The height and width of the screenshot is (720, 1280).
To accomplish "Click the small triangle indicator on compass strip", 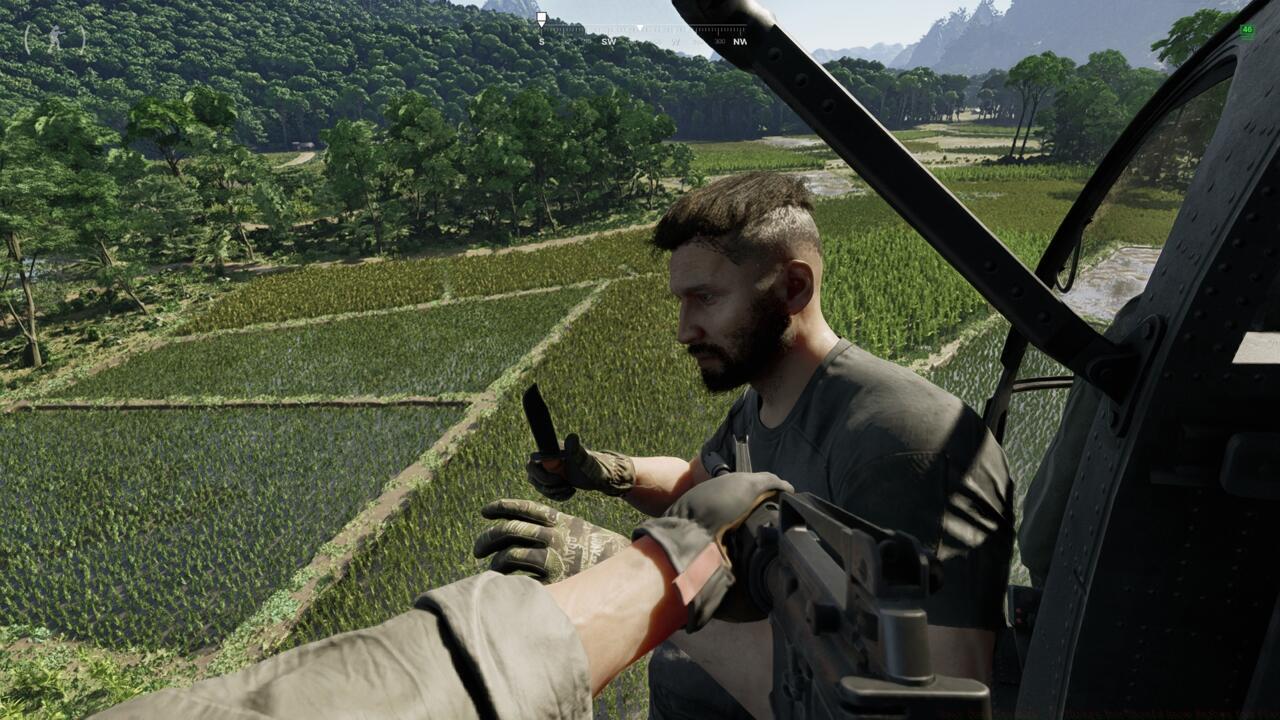I will [640, 27].
